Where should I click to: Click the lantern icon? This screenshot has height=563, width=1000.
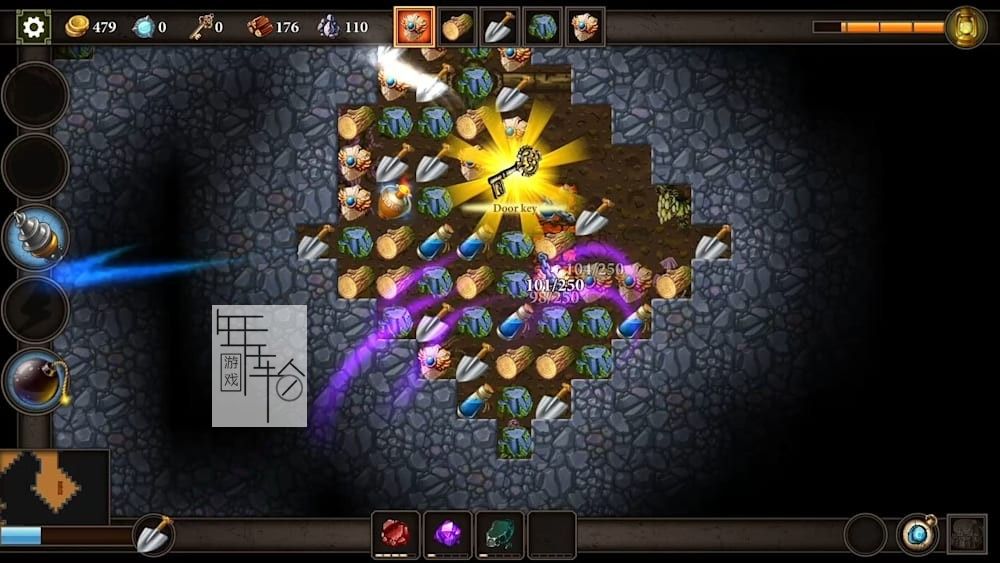tap(965, 27)
